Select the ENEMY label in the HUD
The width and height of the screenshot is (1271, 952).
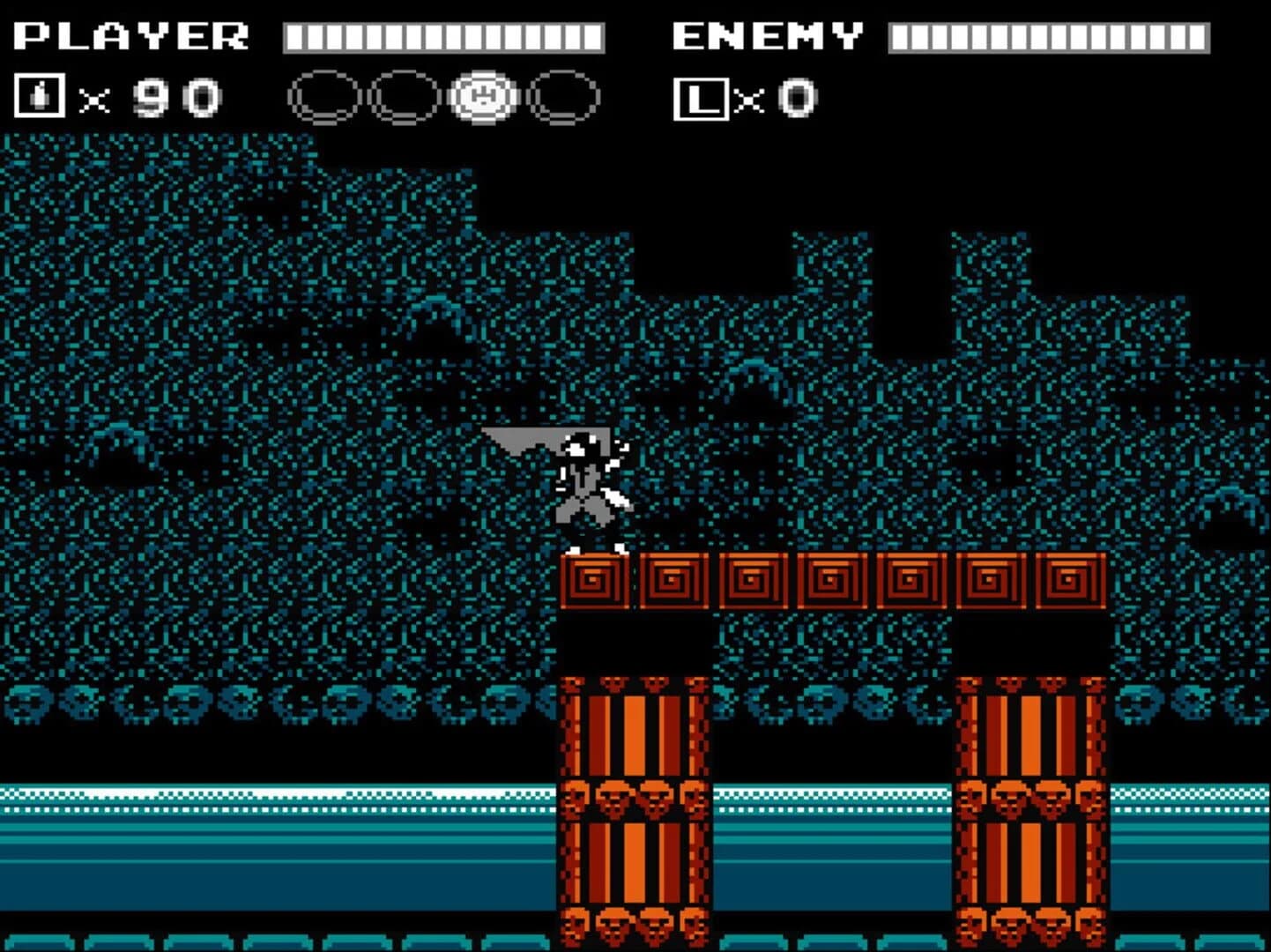point(767,35)
